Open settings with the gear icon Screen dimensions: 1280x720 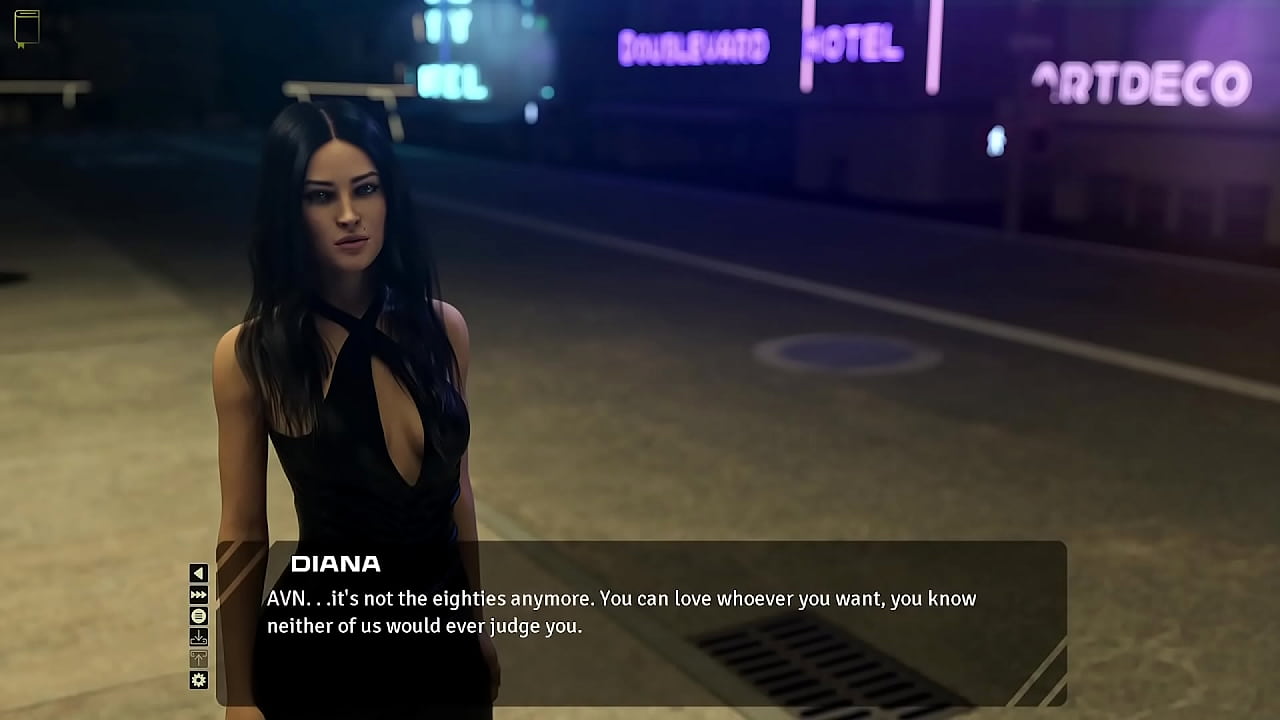198,680
